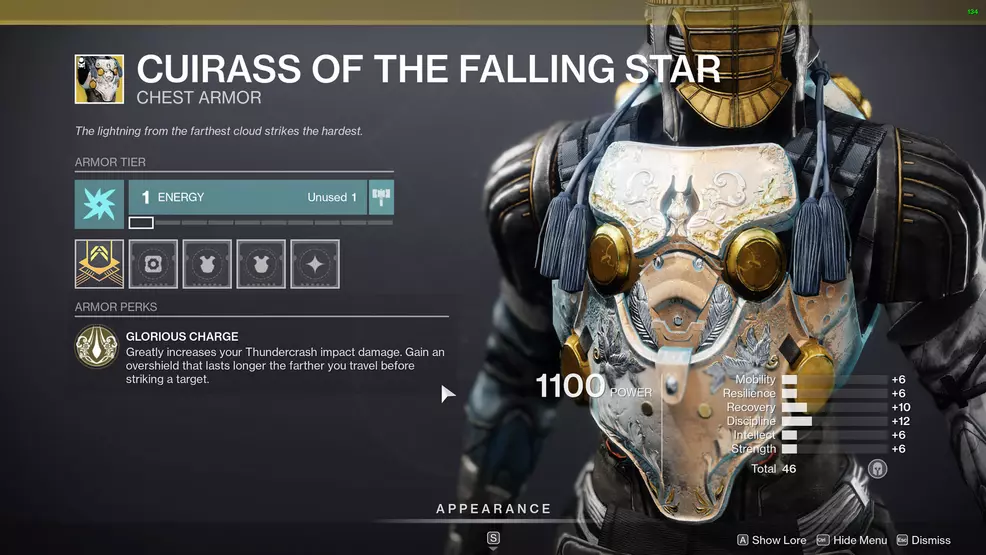This screenshot has width=986, height=555.
Task: Open the gold exotic ornament slot
Action: click(x=99, y=264)
